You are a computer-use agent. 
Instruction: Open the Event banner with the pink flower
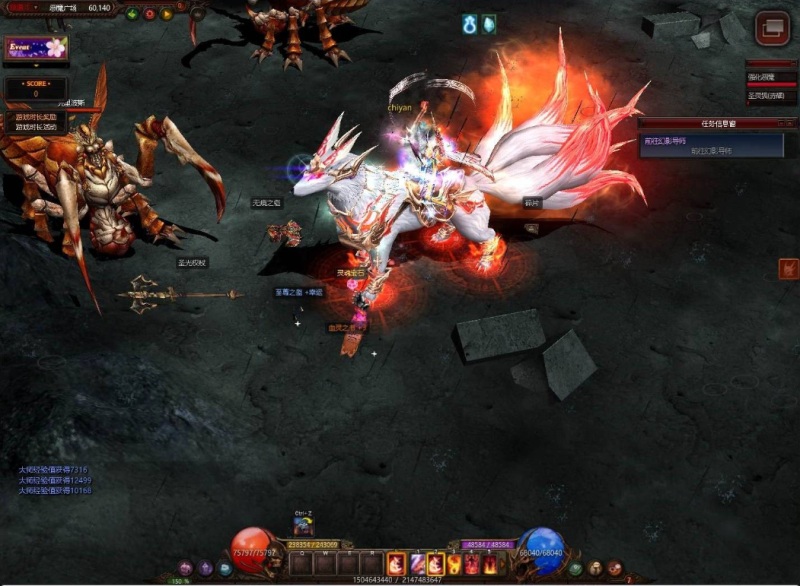pyautogui.click(x=35, y=47)
